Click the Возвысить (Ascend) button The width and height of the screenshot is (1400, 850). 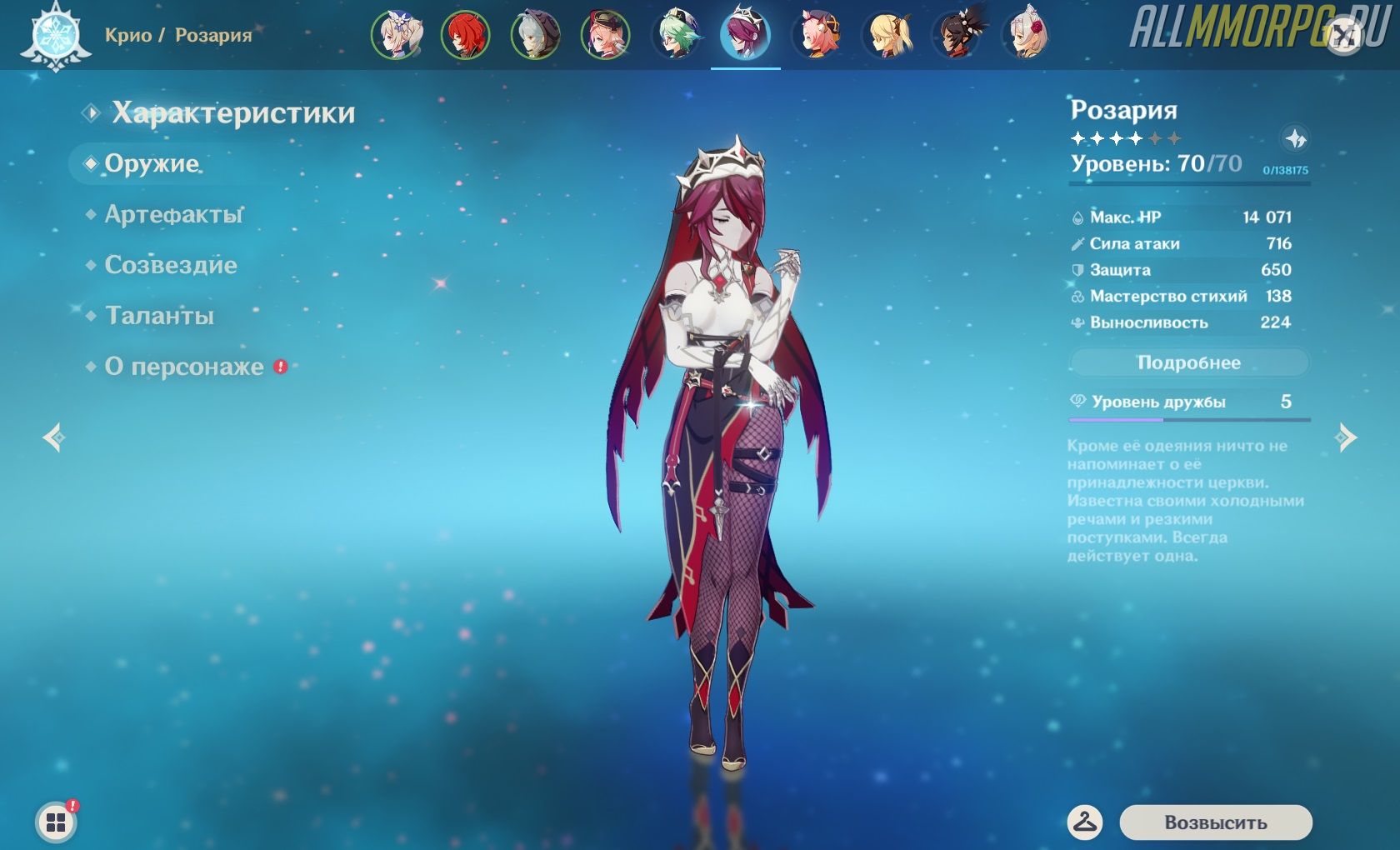tap(1215, 822)
